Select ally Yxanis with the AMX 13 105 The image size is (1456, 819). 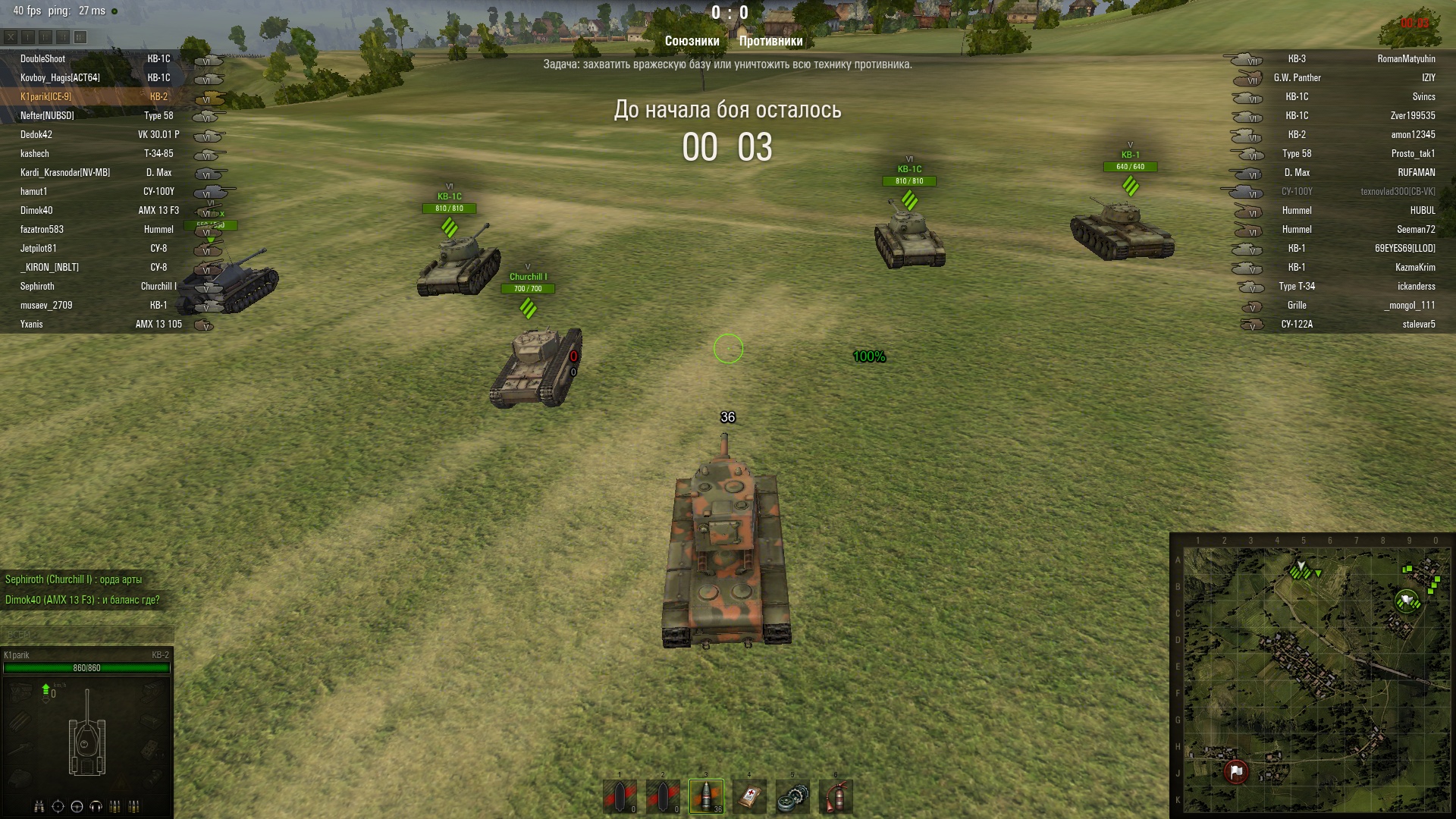(32, 324)
